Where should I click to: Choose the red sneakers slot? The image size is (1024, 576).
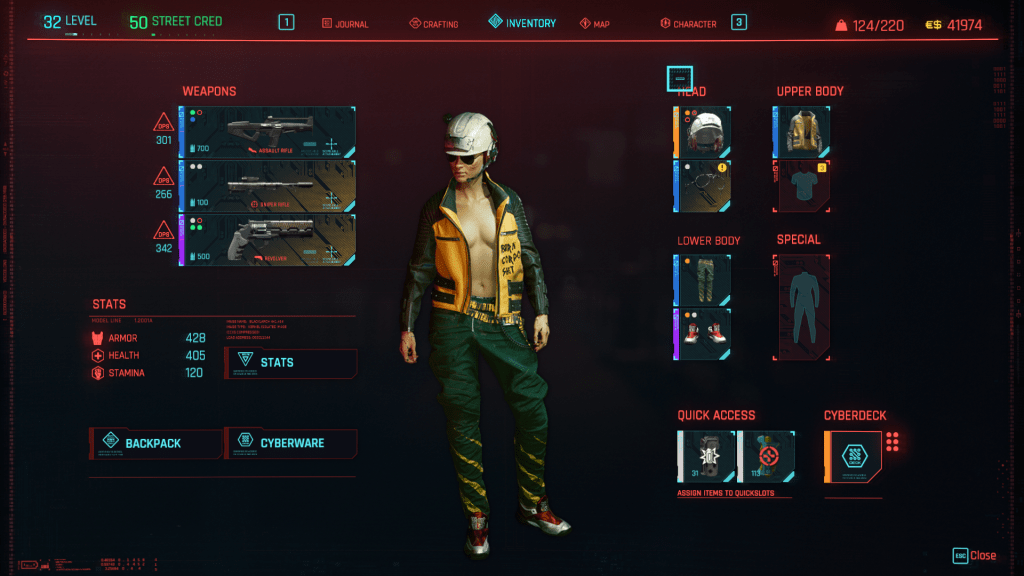(x=703, y=334)
